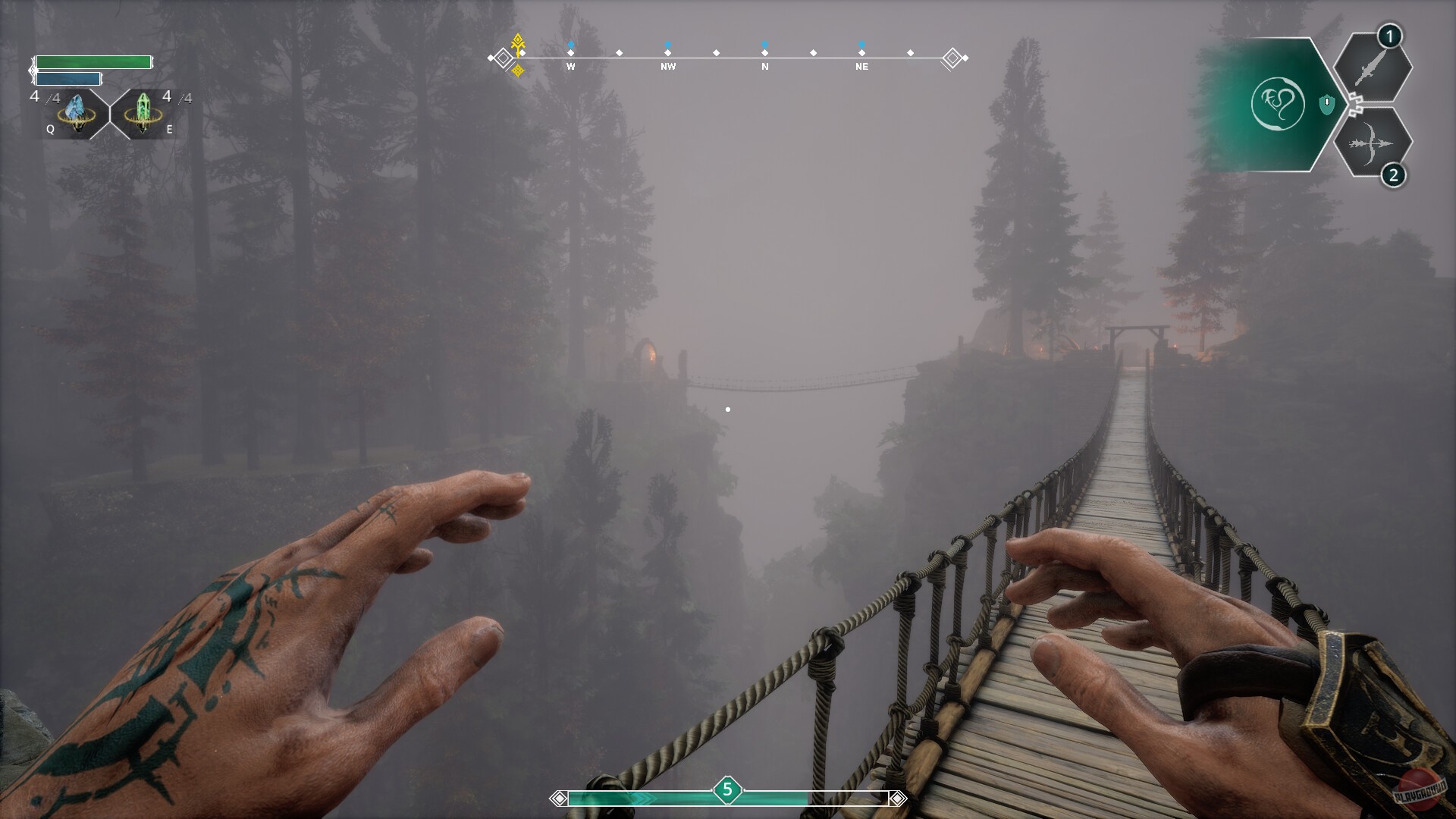Image resolution: width=1456 pixels, height=819 pixels.
Task: Select the NE direction label on the compass
Action: [x=861, y=67]
